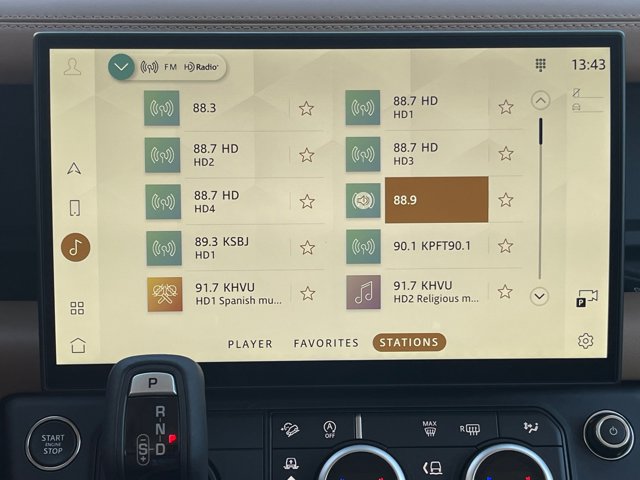
Task: Open the settings gear
Action: coord(585,341)
